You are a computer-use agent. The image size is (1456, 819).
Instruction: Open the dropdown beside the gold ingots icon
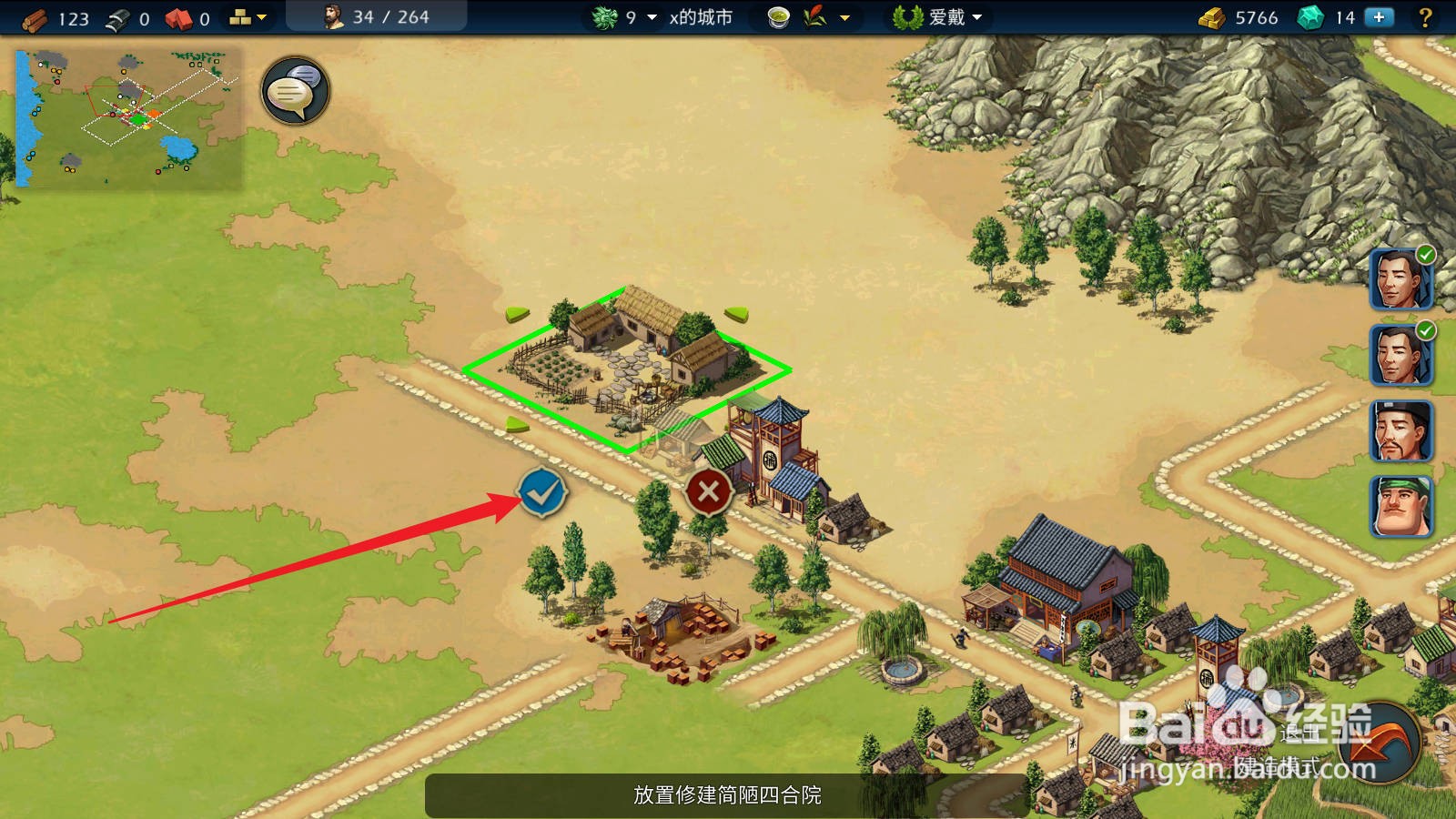coord(261,15)
